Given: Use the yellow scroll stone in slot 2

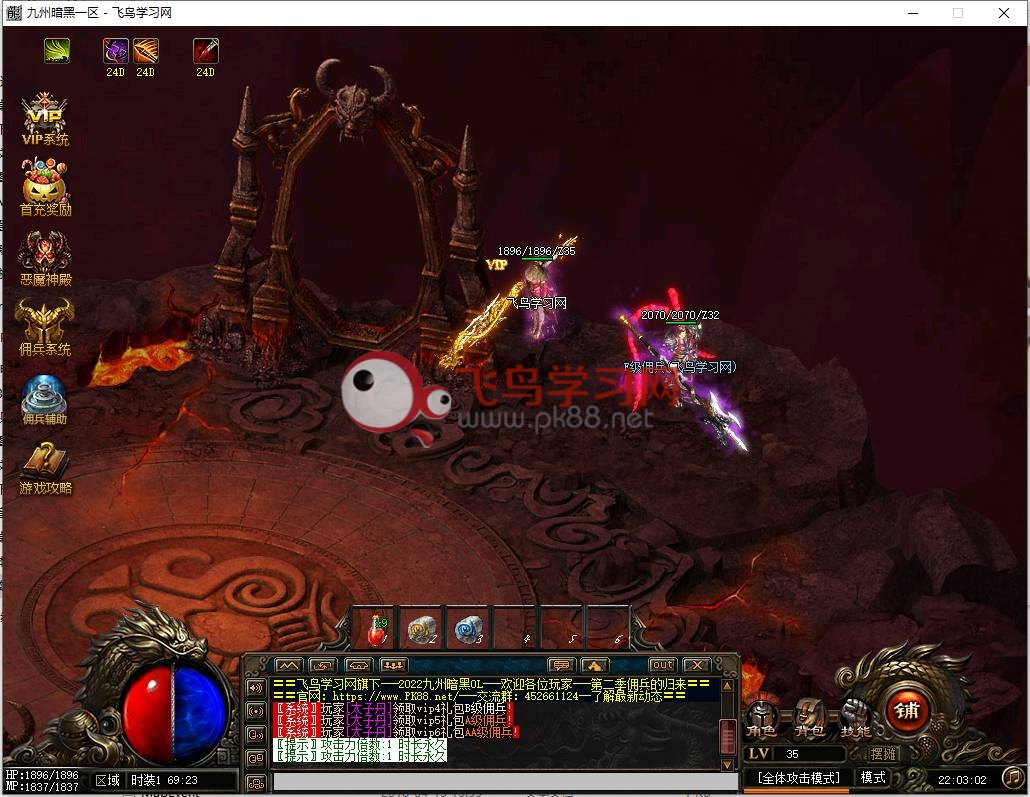Looking at the screenshot, I should coord(421,629).
